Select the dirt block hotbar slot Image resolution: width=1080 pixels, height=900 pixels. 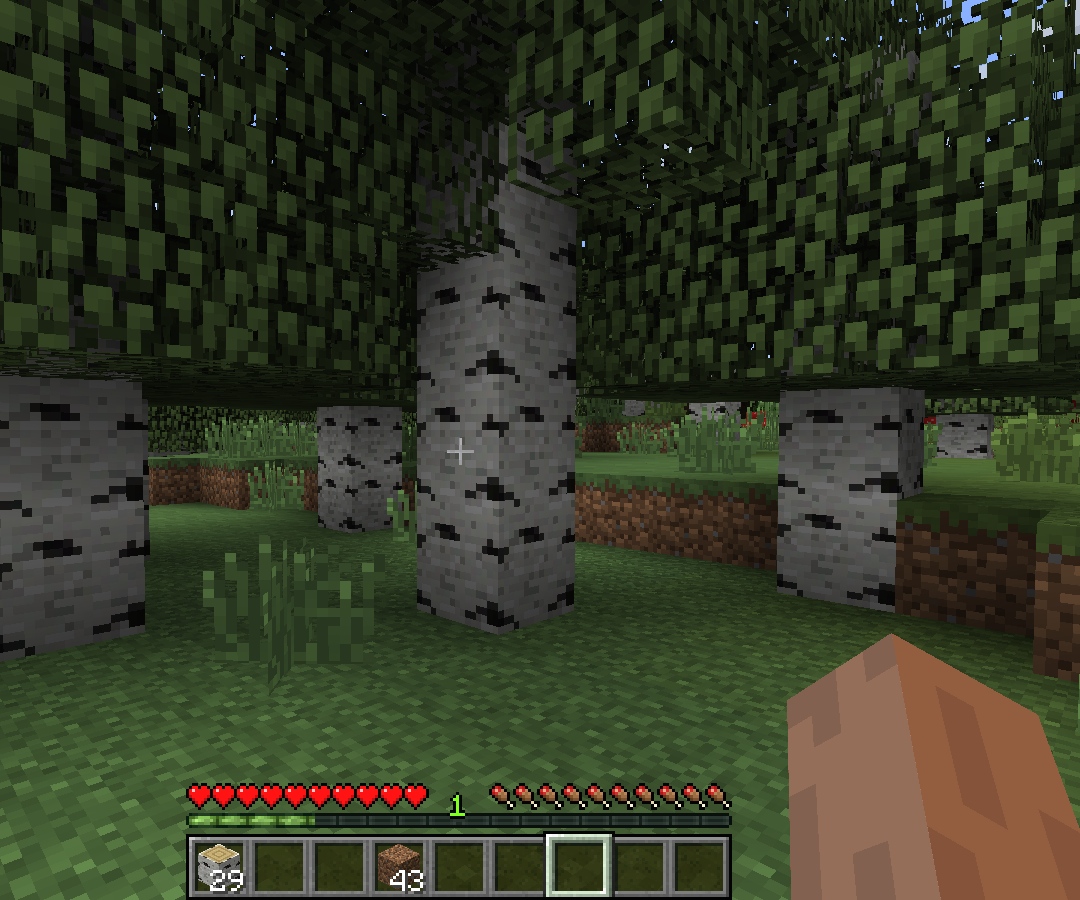click(399, 866)
